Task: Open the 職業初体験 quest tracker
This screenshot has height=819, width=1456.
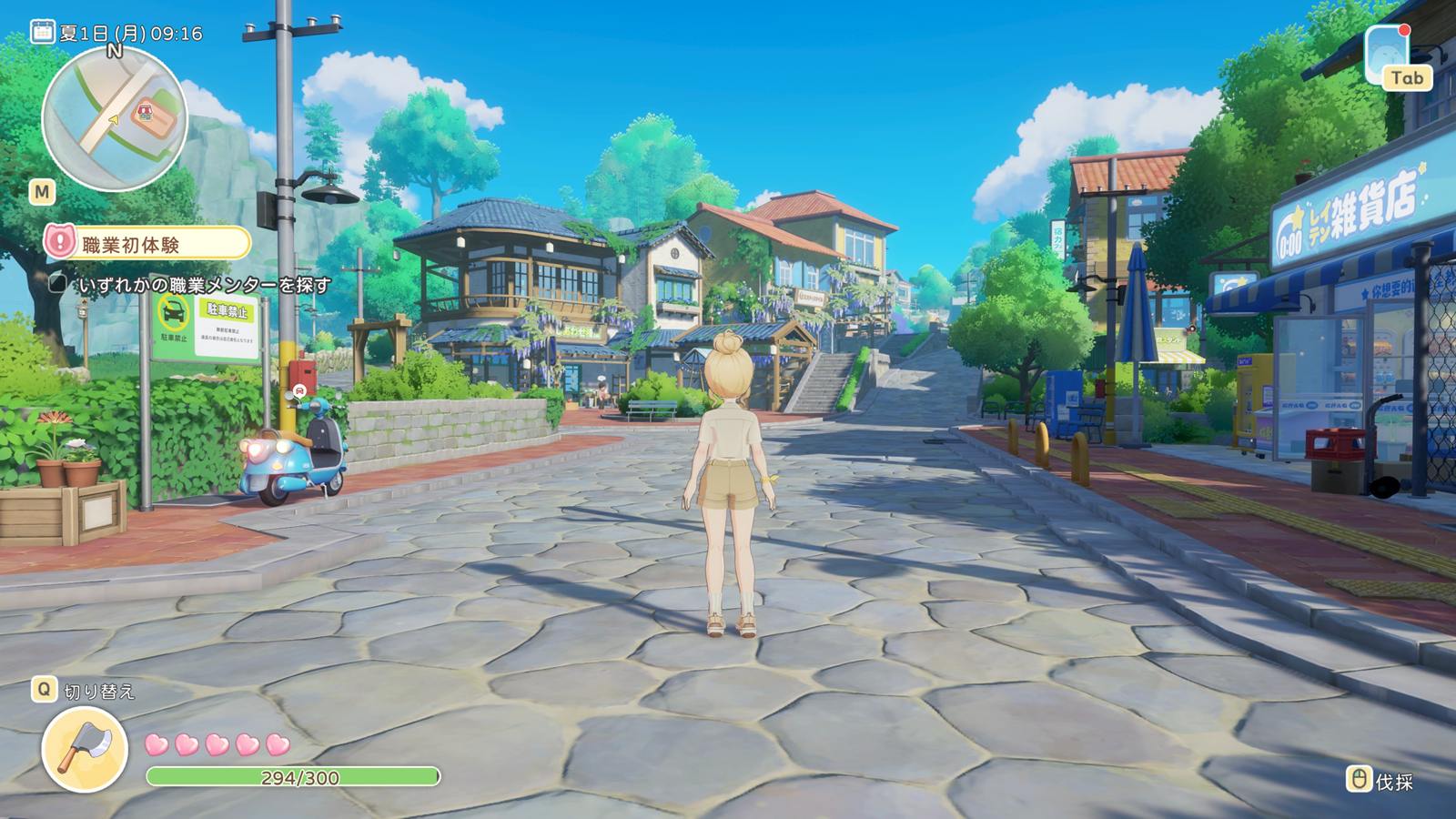Action: tap(147, 243)
